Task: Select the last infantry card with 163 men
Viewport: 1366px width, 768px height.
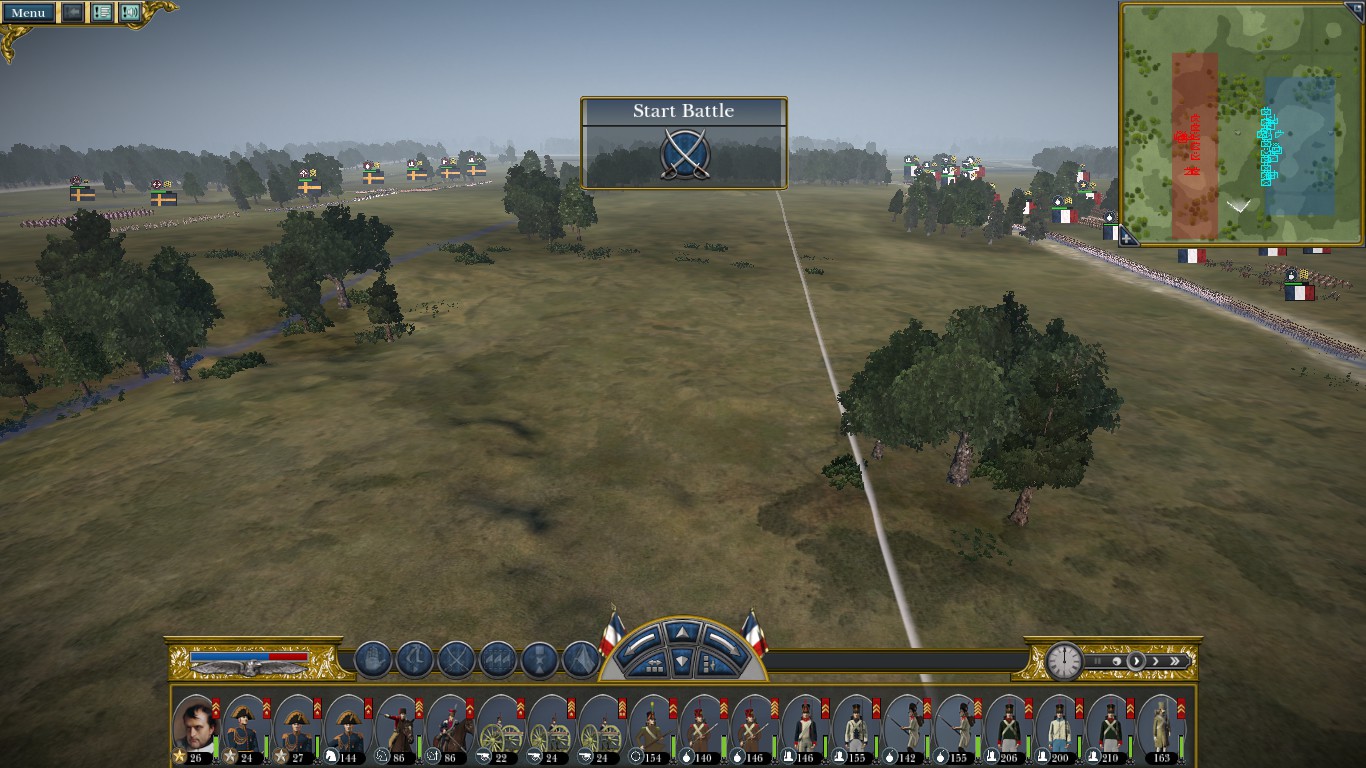Action: coord(1161,727)
